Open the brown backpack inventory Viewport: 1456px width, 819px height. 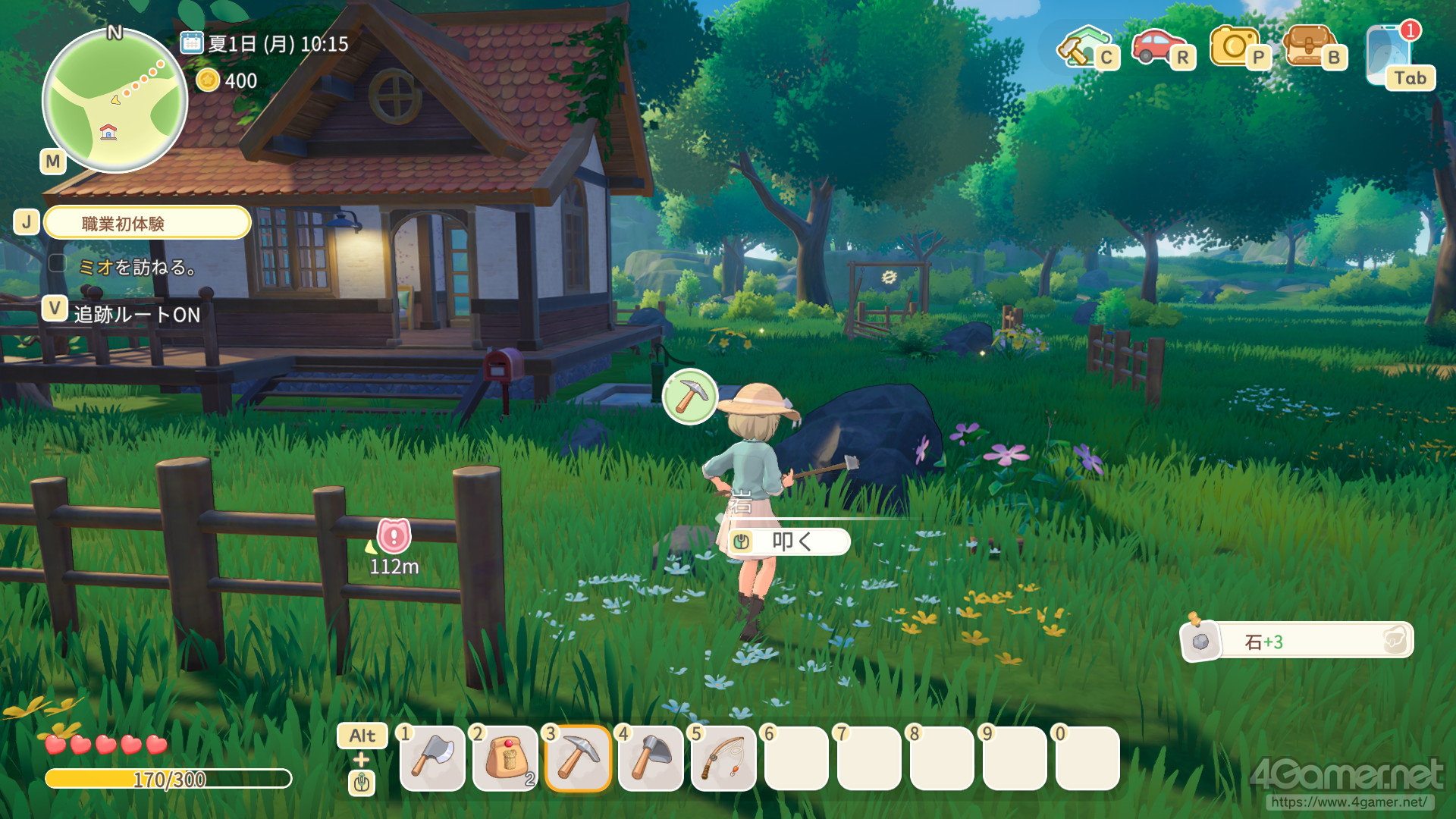[1310, 46]
